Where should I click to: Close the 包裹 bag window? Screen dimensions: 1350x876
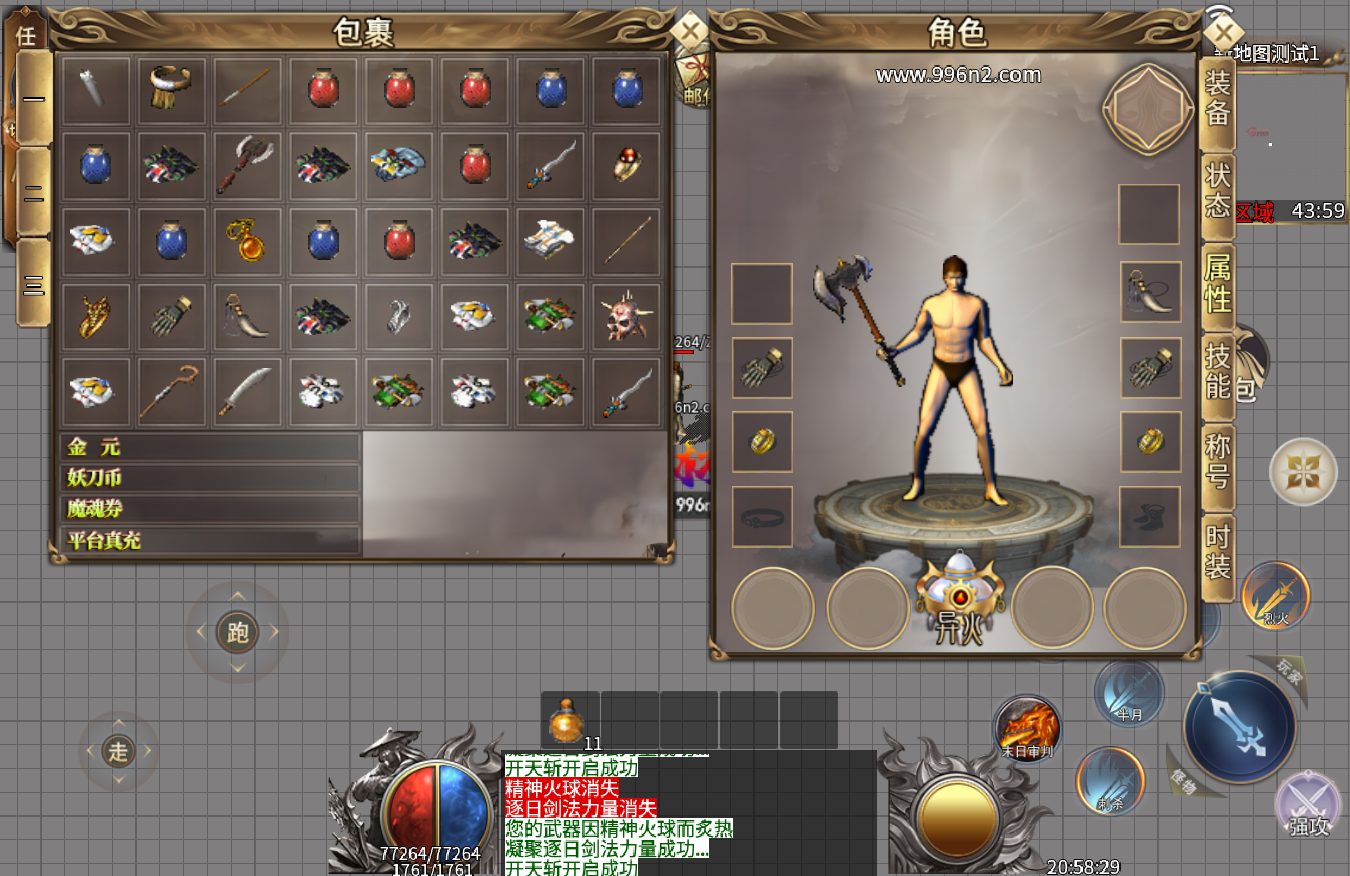click(689, 30)
